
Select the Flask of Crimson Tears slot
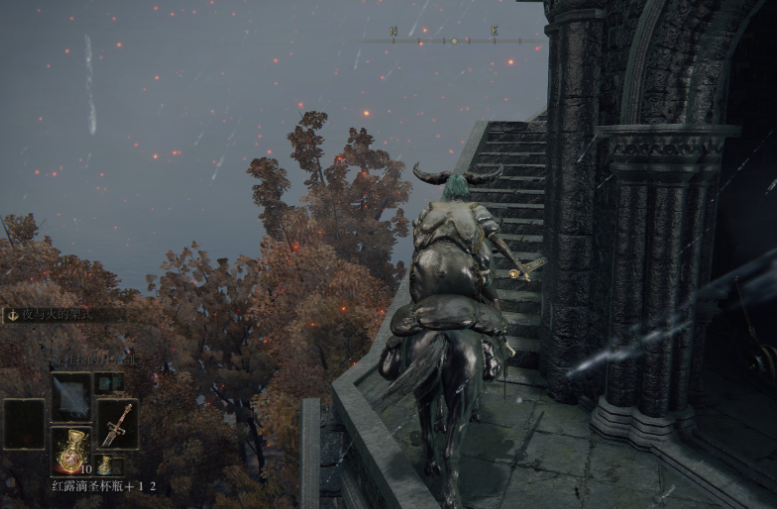point(70,450)
